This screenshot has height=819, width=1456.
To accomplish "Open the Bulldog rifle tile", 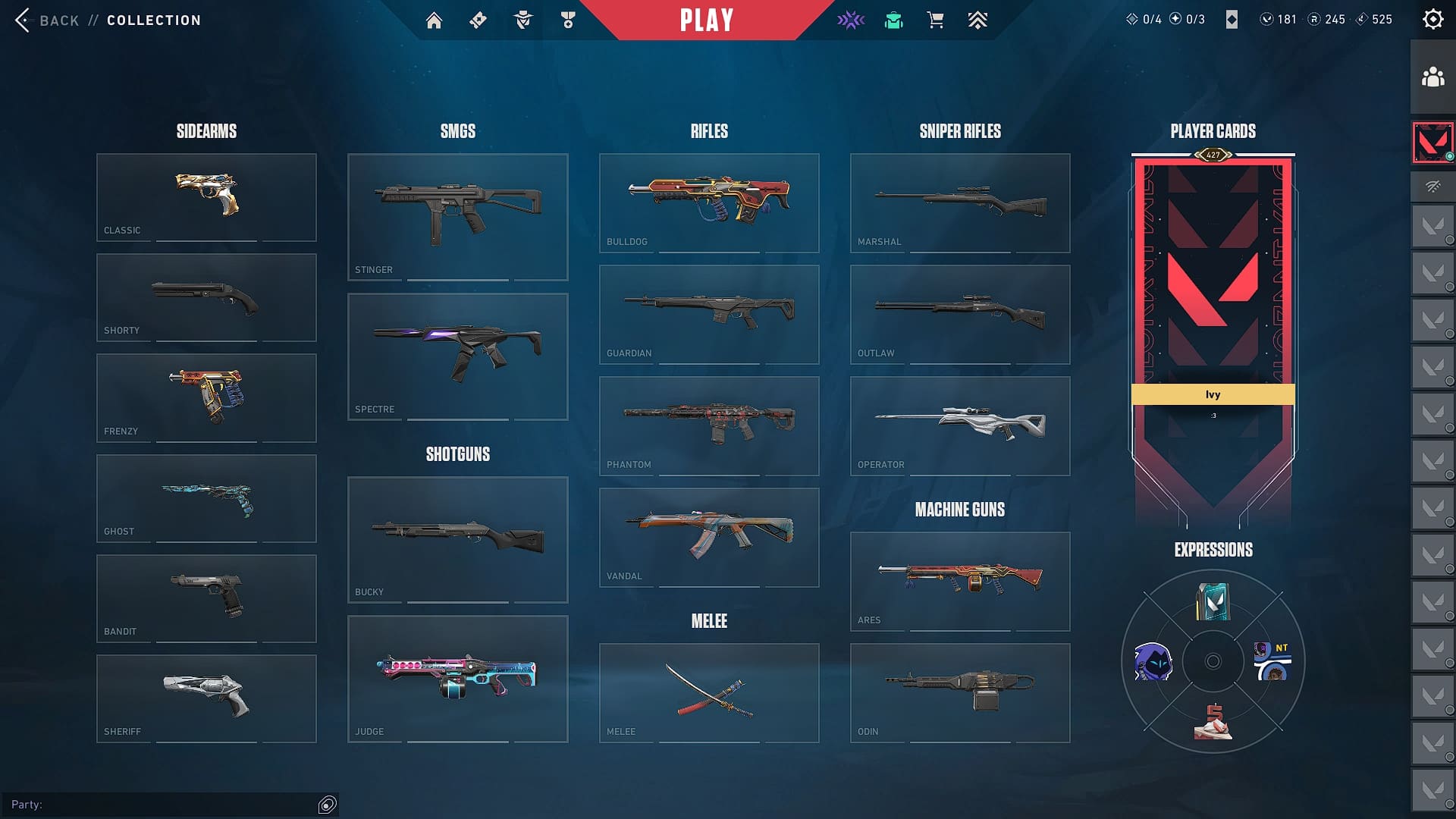I will coord(709,202).
